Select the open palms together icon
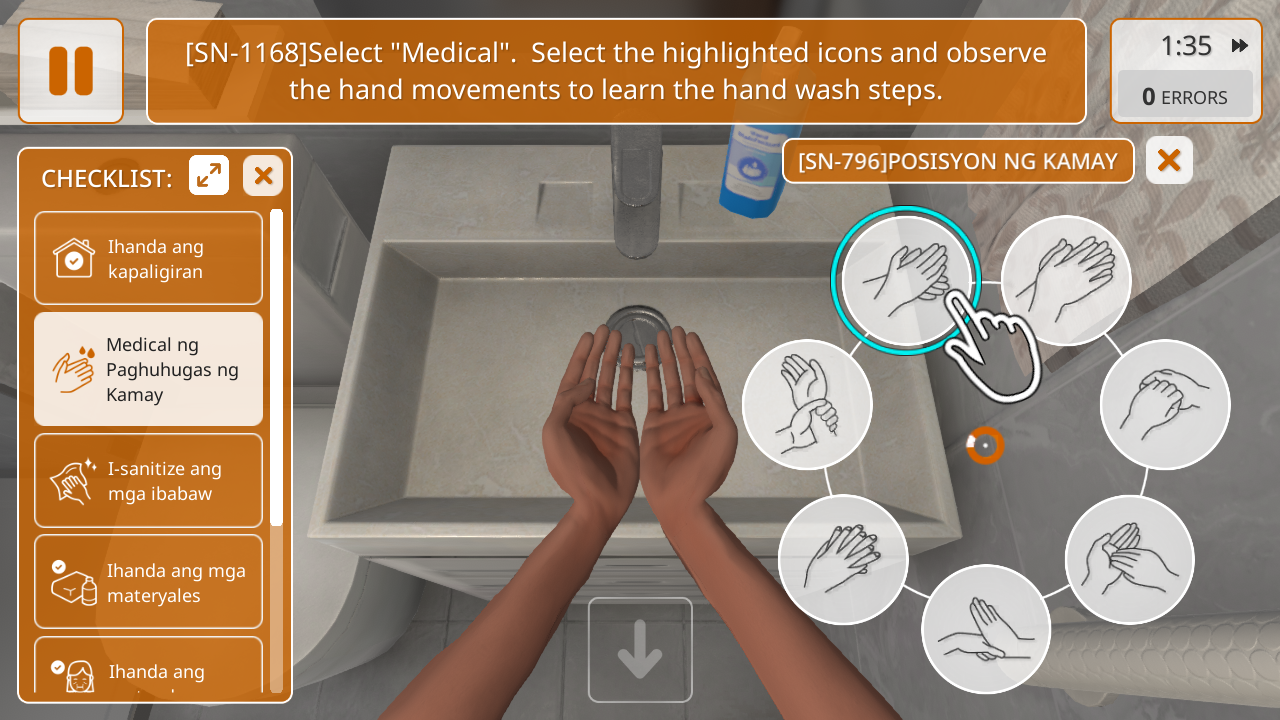This screenshot has width=1280, height=720. pyautogui.click(x=1065, y=279)
